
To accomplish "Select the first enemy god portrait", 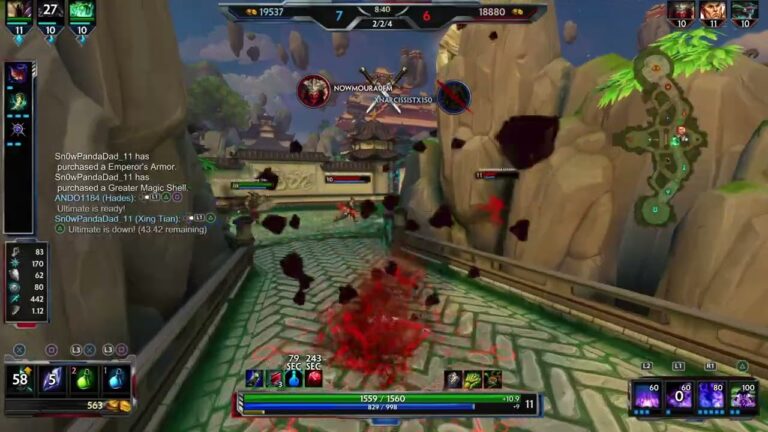I will pyautogui.click(x=681, y=12).
